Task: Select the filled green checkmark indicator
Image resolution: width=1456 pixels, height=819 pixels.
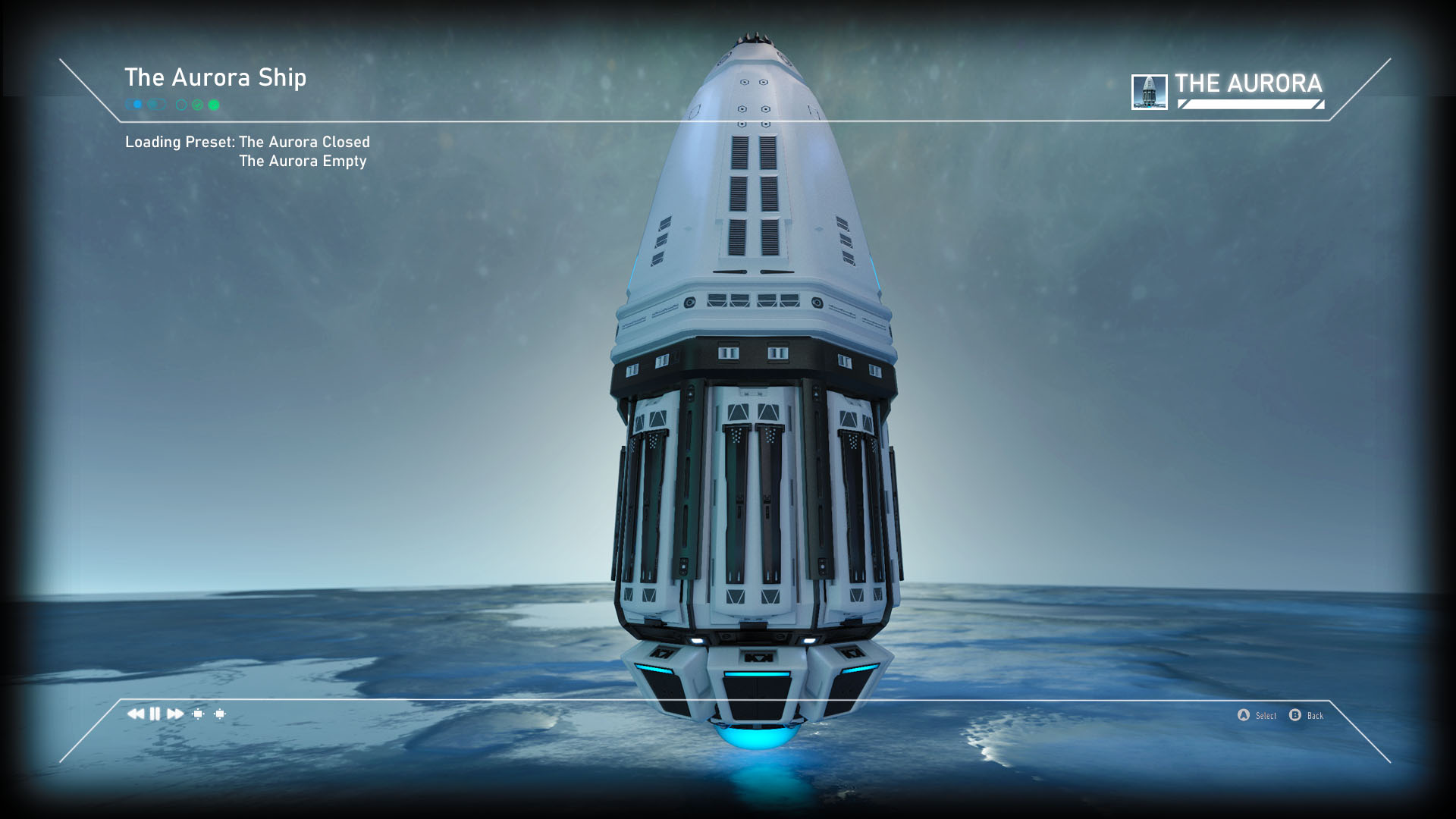Action: [213, 105]
